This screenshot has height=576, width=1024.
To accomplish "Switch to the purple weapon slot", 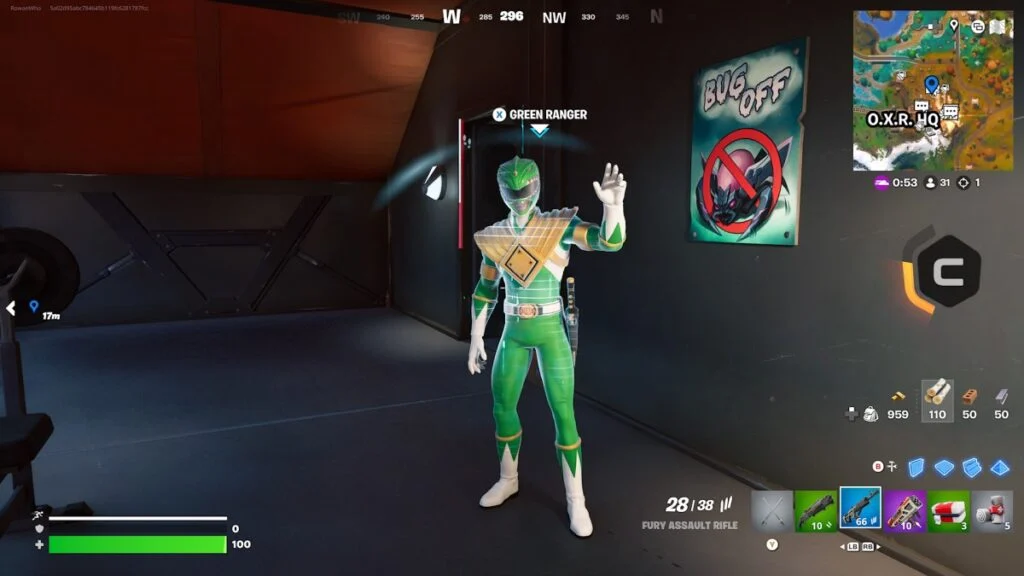I will point(905,509).
